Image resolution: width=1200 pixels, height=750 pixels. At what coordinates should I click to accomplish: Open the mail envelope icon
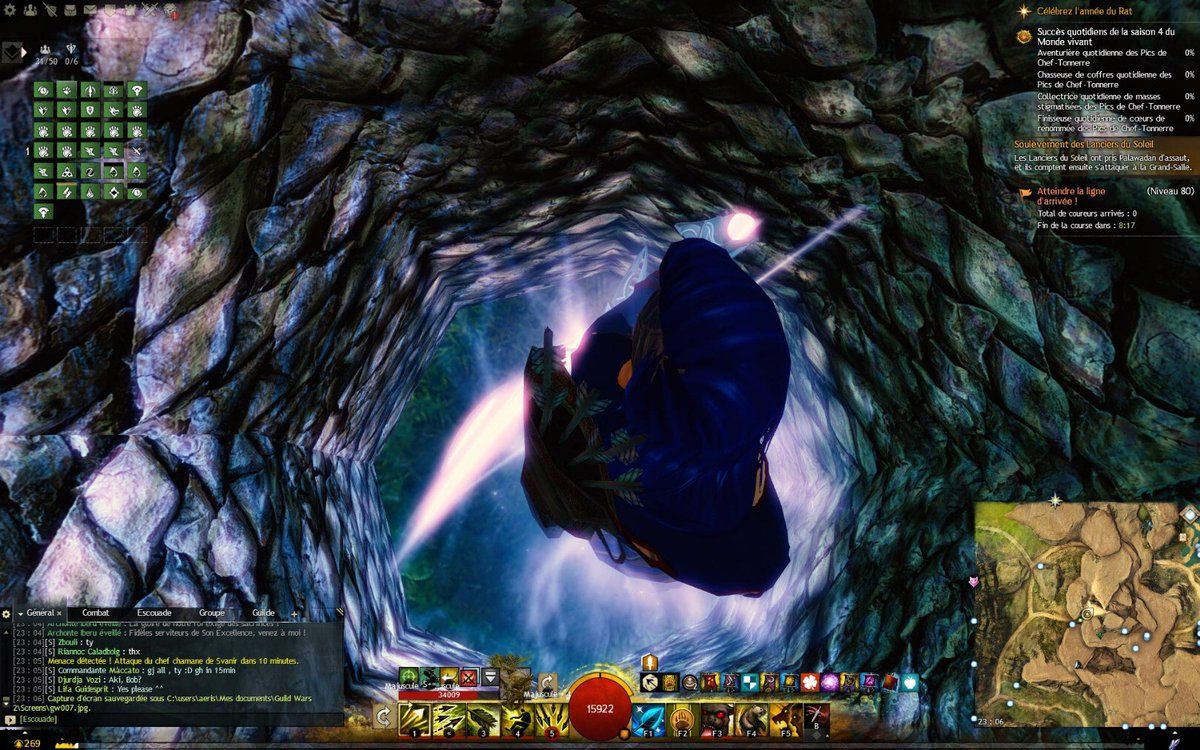click(90, 10)
